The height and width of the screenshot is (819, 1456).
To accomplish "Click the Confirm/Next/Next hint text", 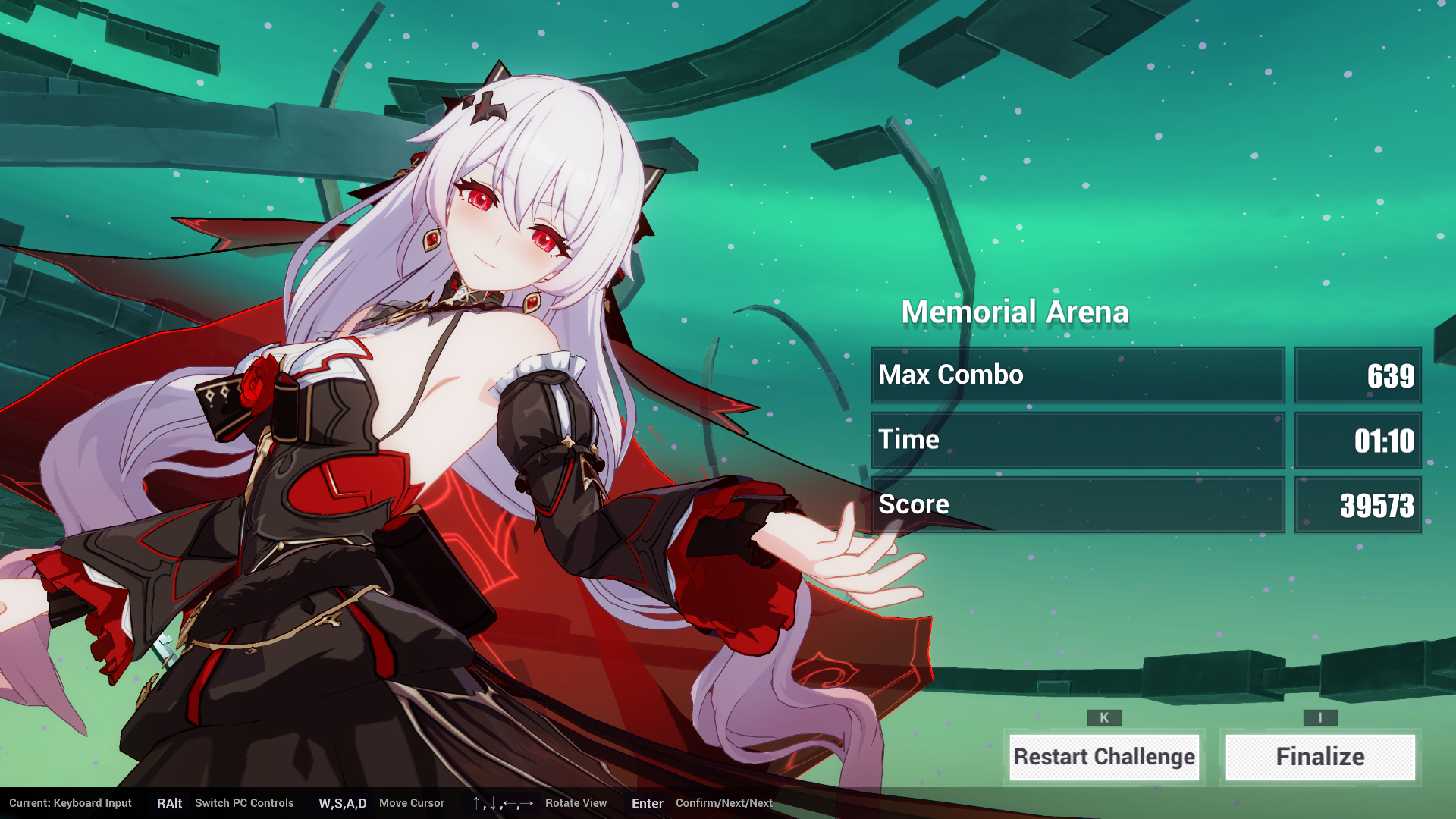I will [724, 803].
